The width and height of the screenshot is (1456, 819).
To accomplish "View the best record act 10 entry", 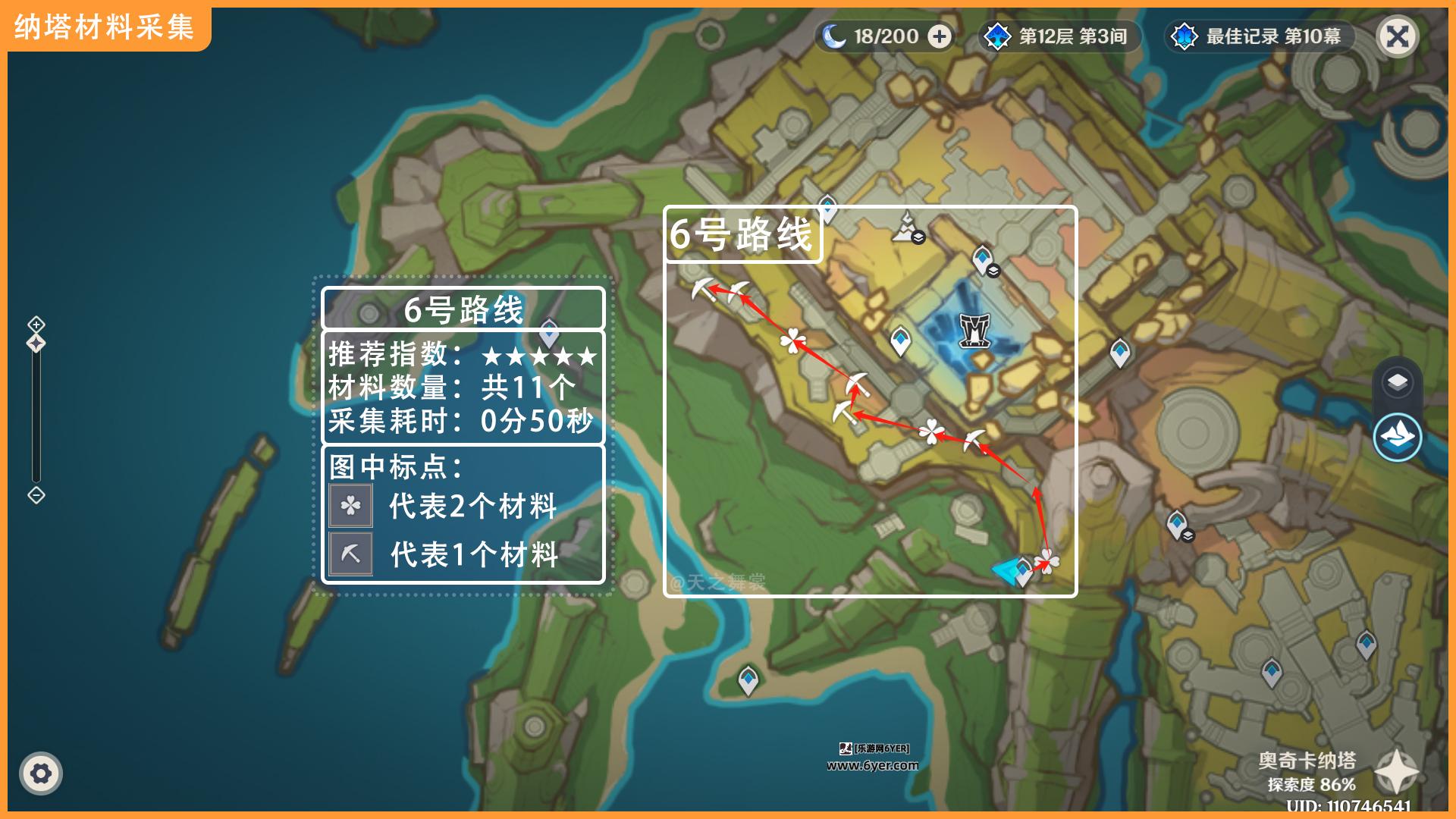I will pos(1260,36).
